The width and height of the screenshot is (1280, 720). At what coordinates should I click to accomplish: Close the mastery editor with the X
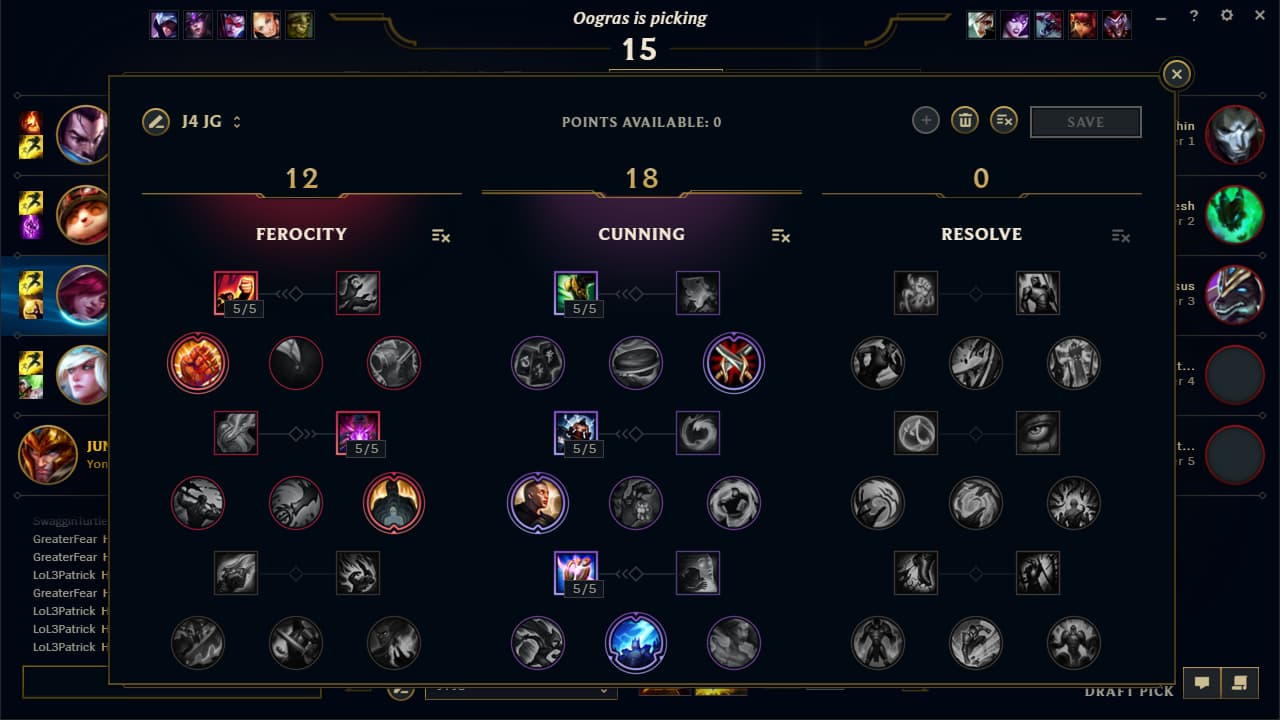[1176, 74]
